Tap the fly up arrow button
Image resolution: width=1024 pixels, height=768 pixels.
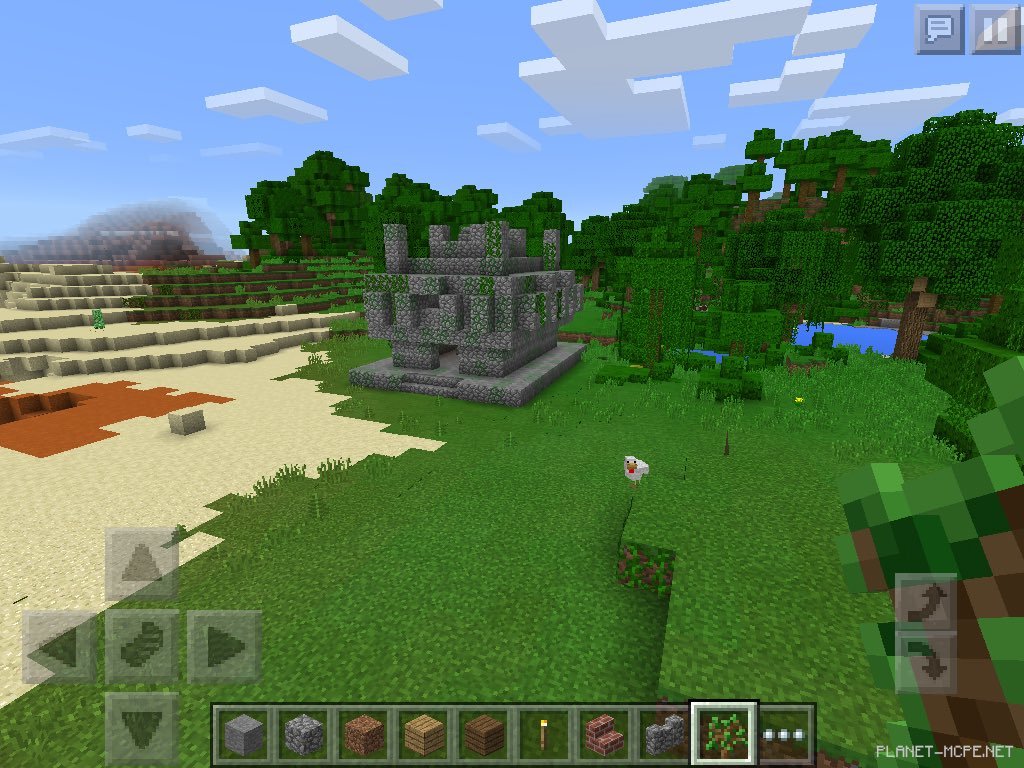point(925,603)
